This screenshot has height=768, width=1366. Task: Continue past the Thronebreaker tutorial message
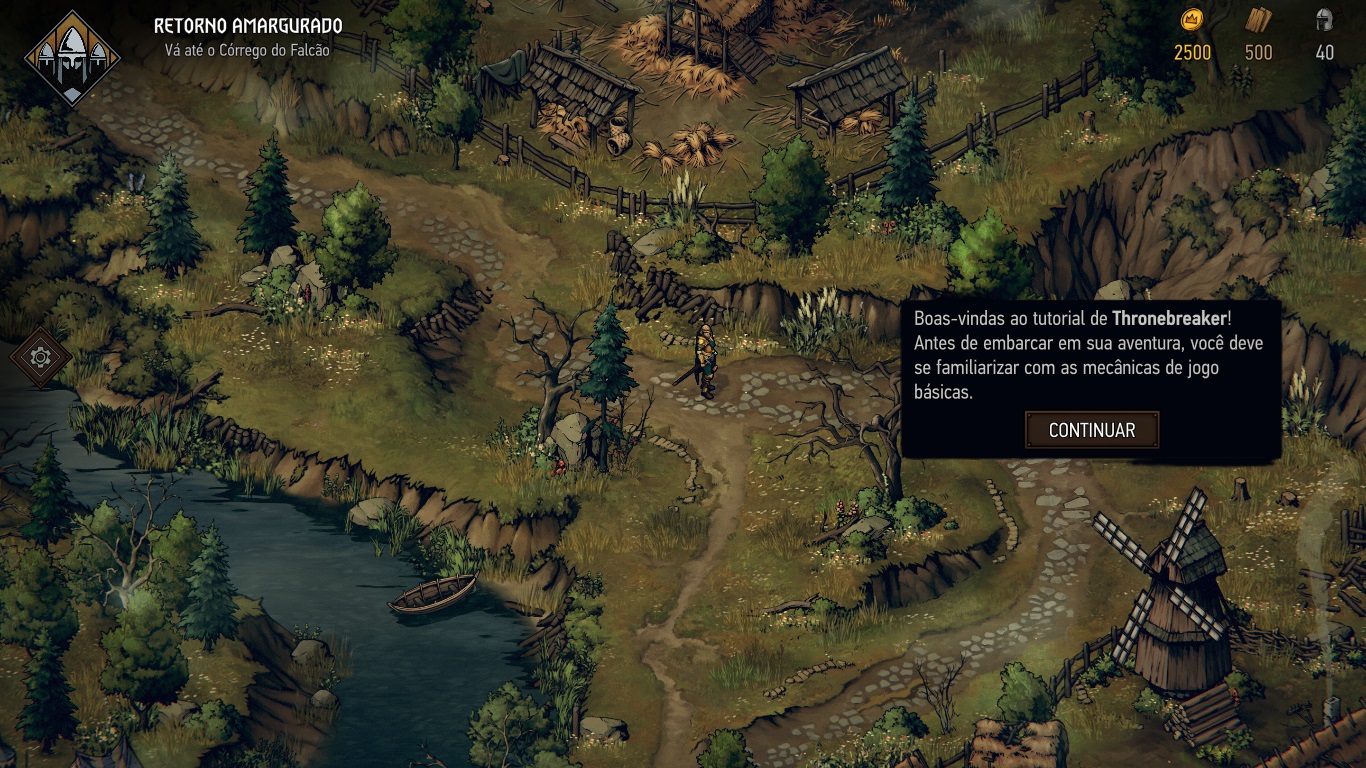(1092, 430)
